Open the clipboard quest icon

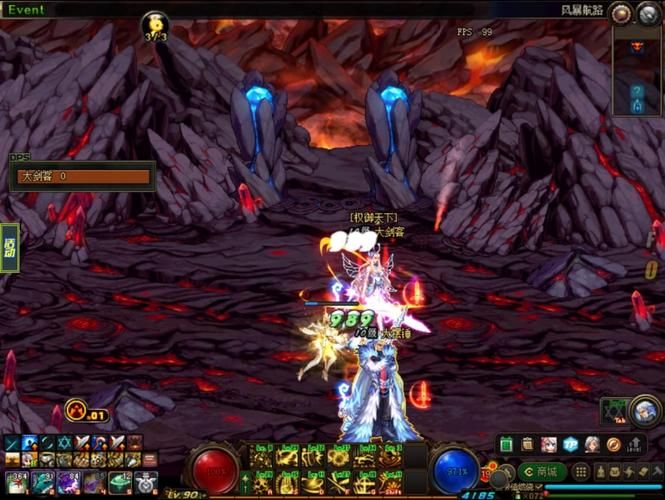(527, 444)
